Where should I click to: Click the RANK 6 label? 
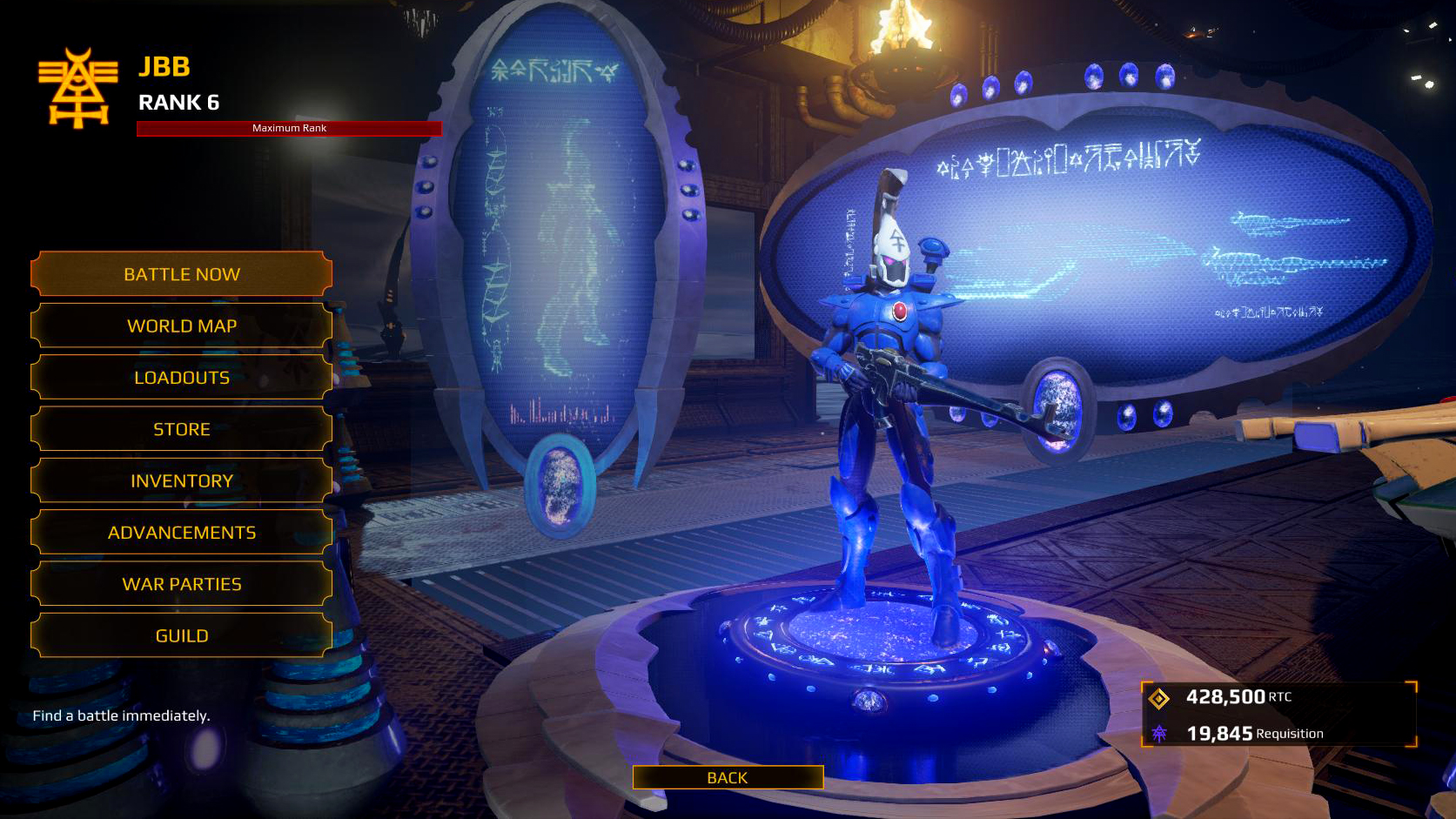[178, 103]
